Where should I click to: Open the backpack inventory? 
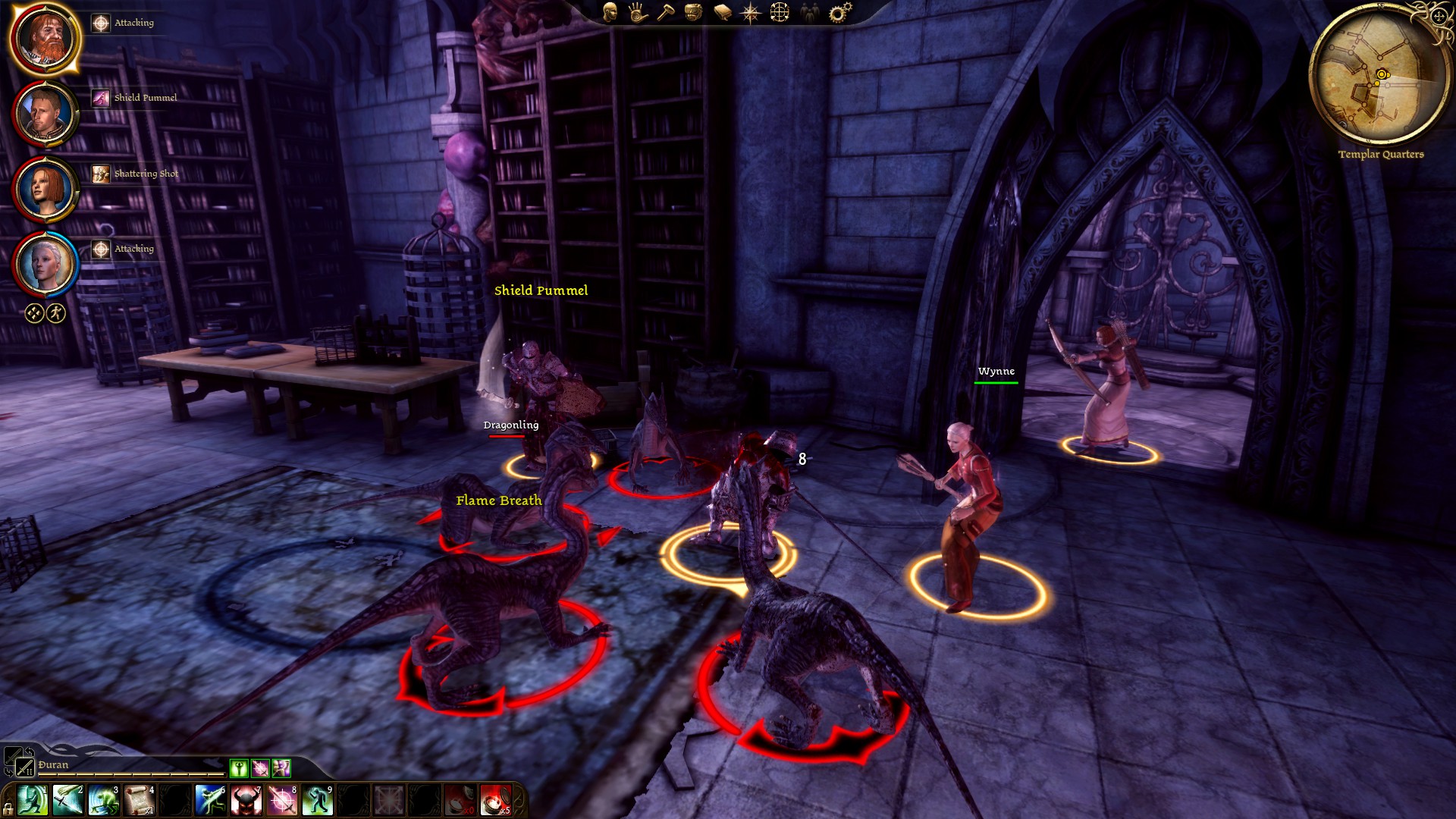pyautogui.click(x=692, y=12)
